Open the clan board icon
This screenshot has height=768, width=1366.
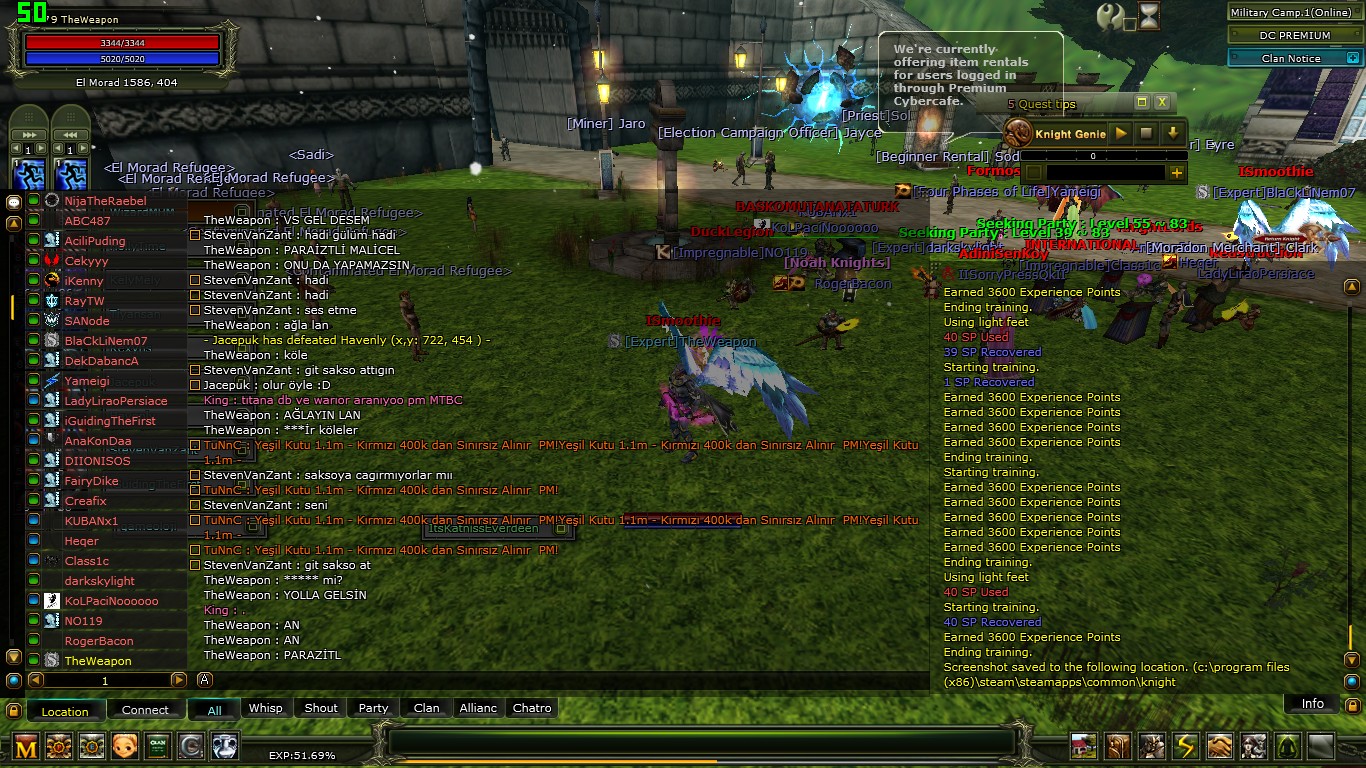(x=158, y=746)
